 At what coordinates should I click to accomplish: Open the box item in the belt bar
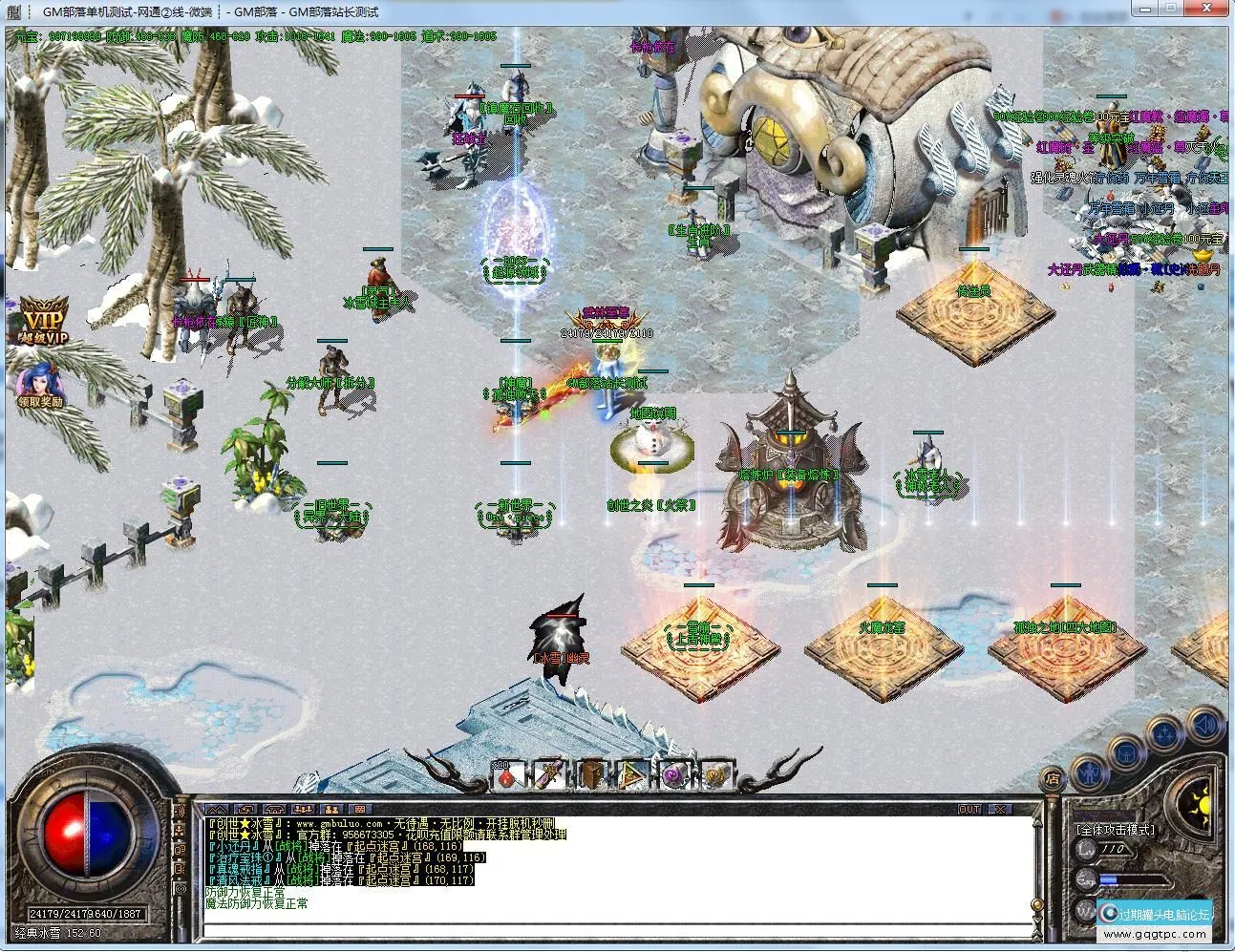click(x=590, y=778)
